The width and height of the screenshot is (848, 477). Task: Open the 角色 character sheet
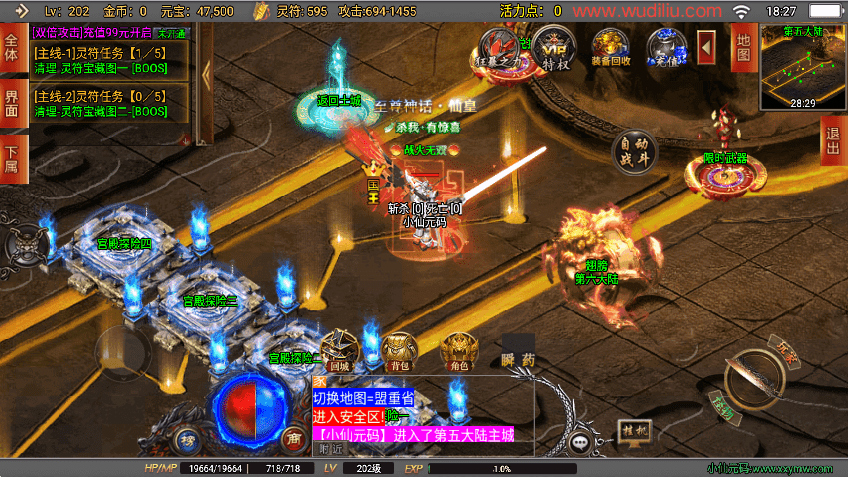(460, 350)
